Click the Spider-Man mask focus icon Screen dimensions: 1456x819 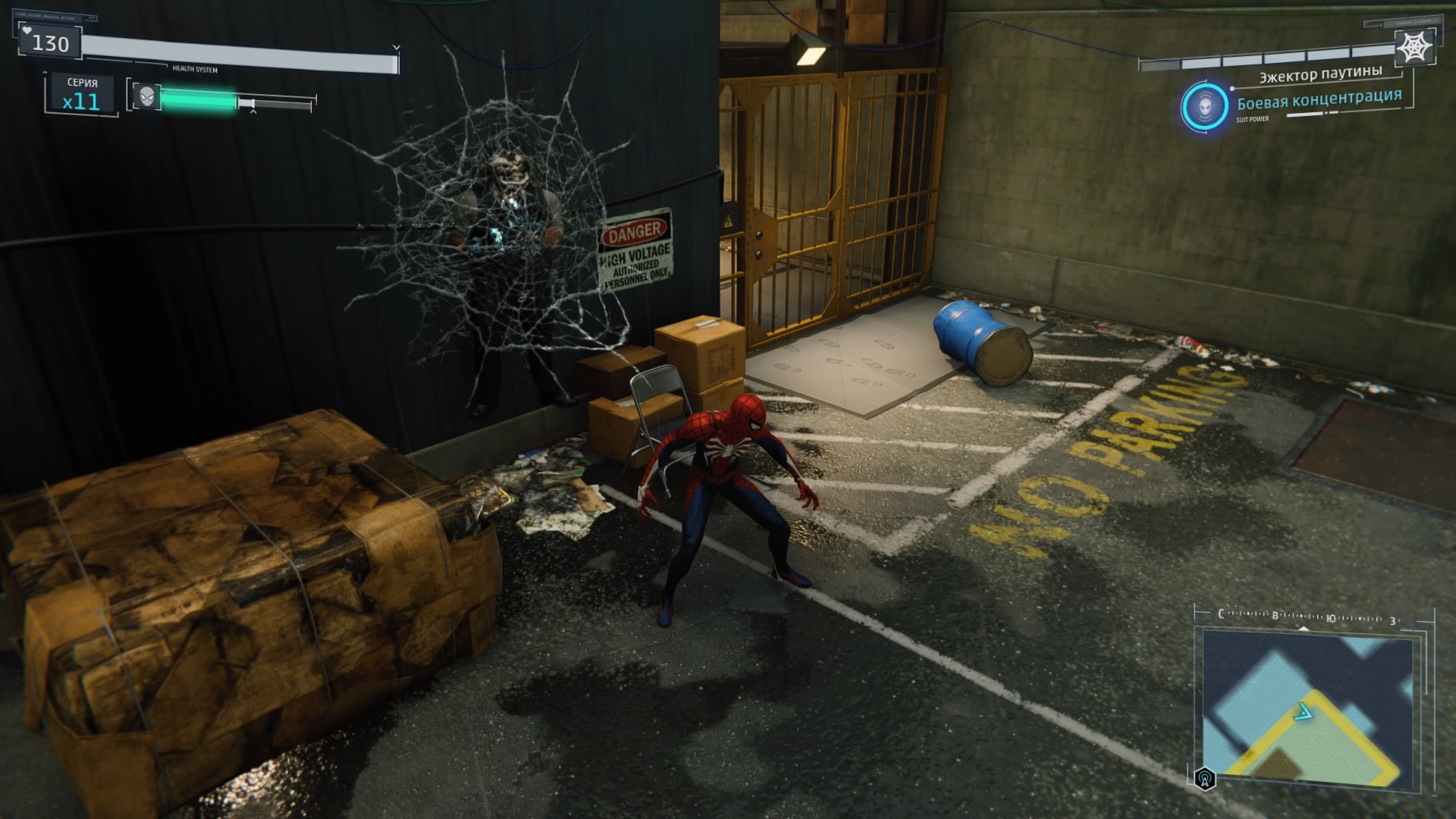(147, 96)
